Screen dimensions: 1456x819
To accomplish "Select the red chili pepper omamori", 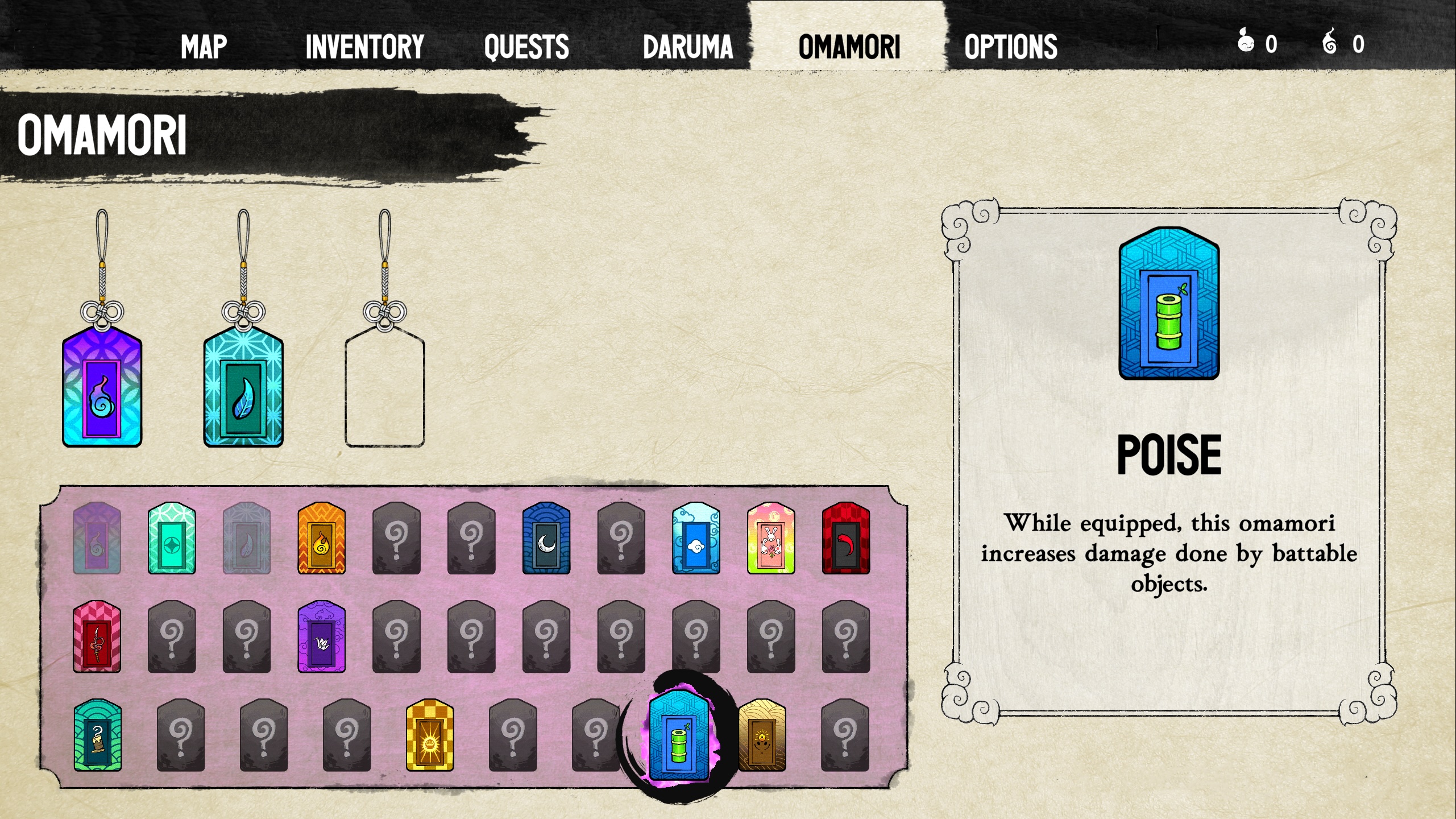I will point(845,538).
